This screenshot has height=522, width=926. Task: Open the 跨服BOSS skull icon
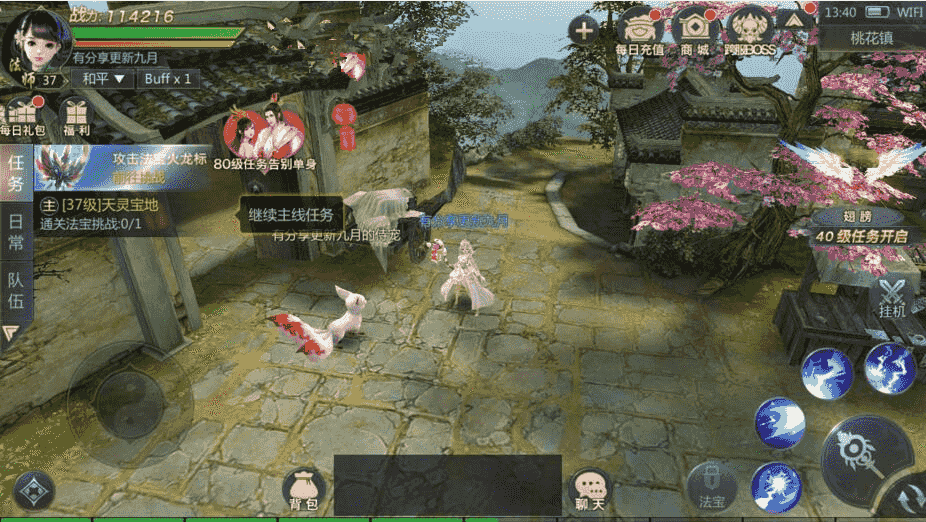pyautogui.click(x=749, y=30)
